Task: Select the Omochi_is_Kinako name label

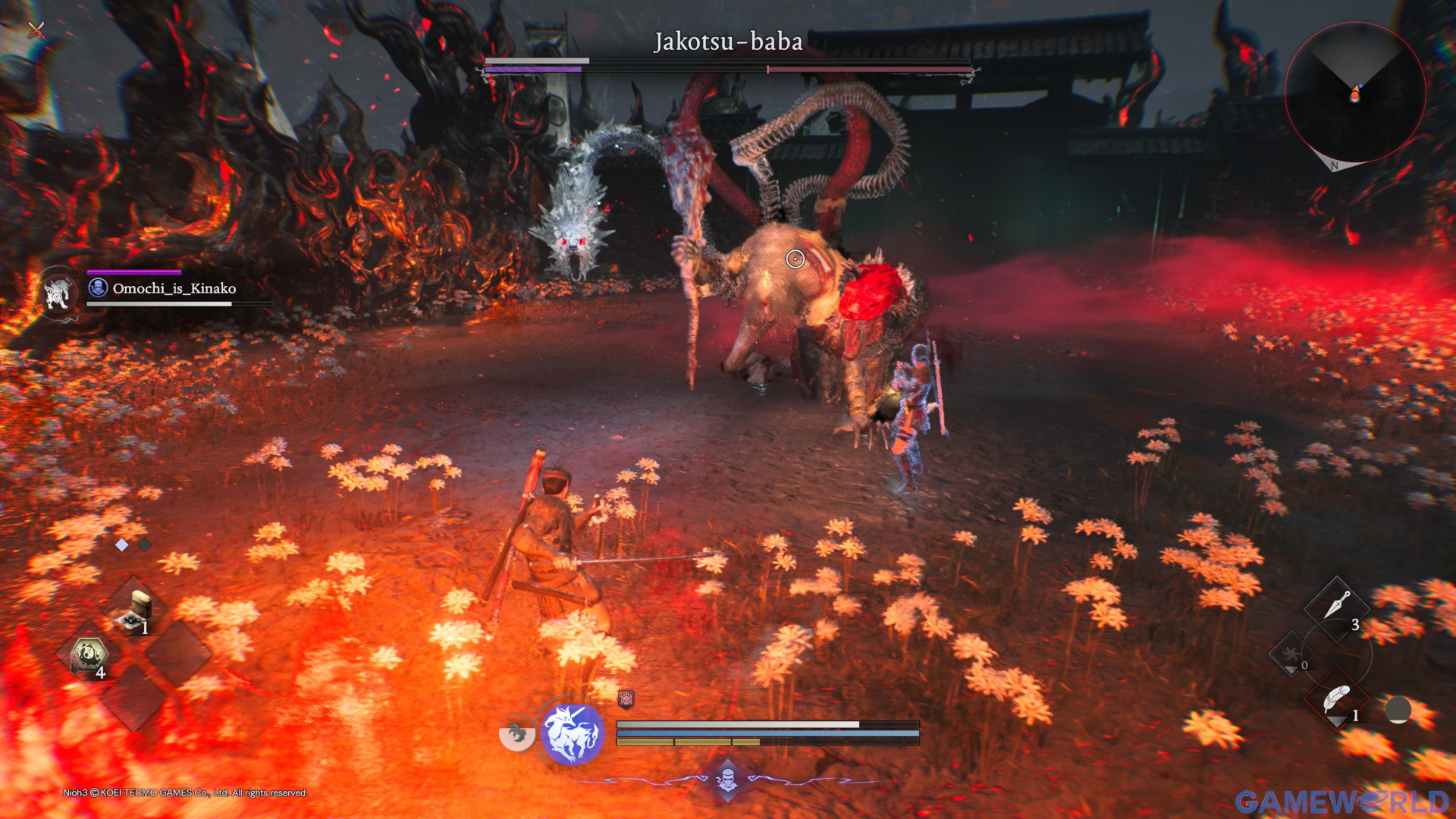Action: [173, 288]
